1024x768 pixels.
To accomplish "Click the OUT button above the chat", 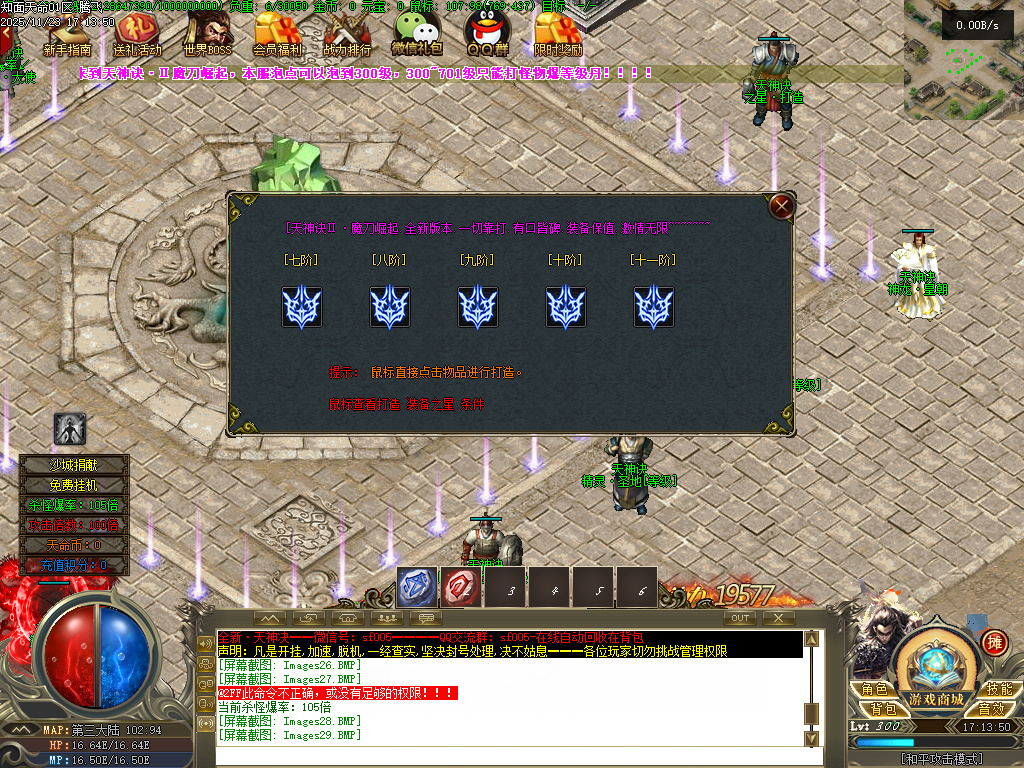I will click(x=740, y=618).
